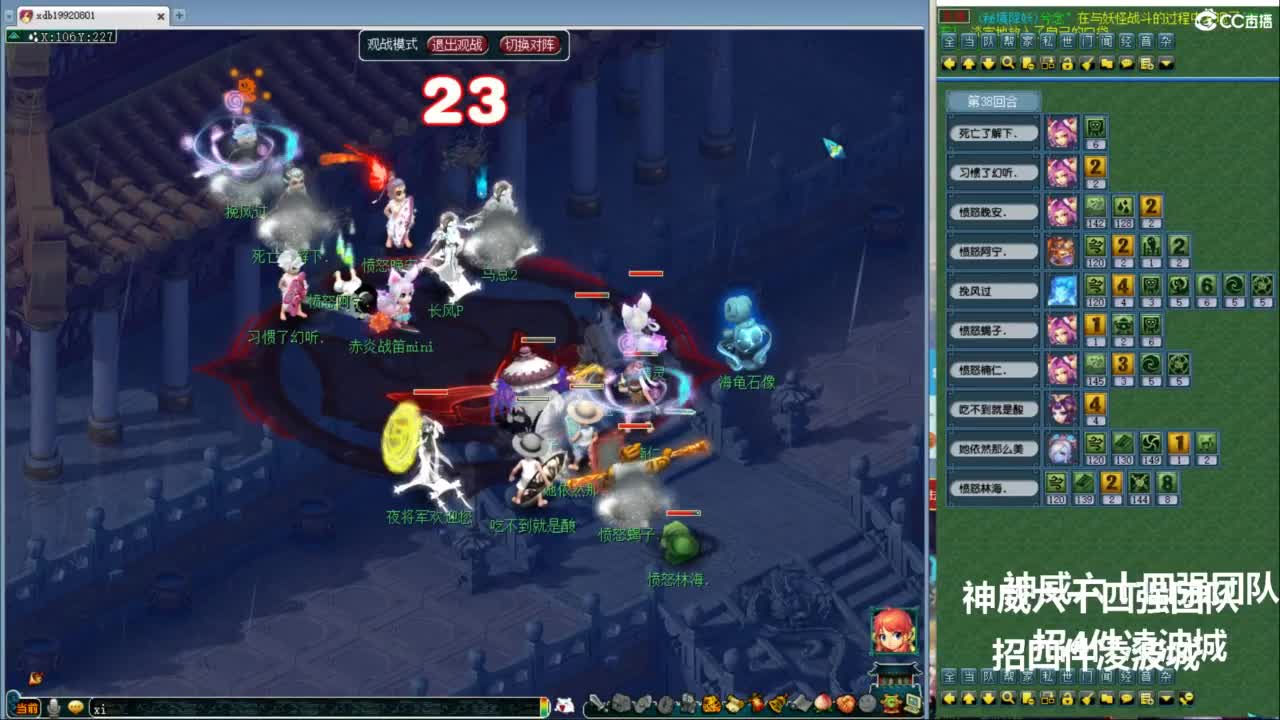
Task: Toggle the 世 world chat channel
Action: (x=1068, y=41)
